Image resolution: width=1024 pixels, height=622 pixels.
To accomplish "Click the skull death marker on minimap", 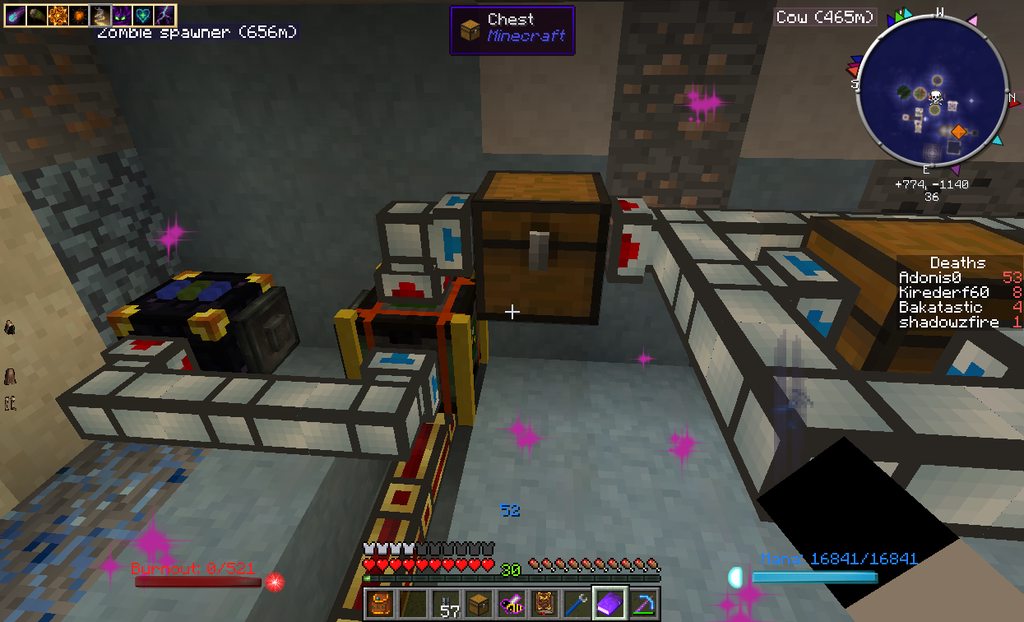I will tap(937, 97).
